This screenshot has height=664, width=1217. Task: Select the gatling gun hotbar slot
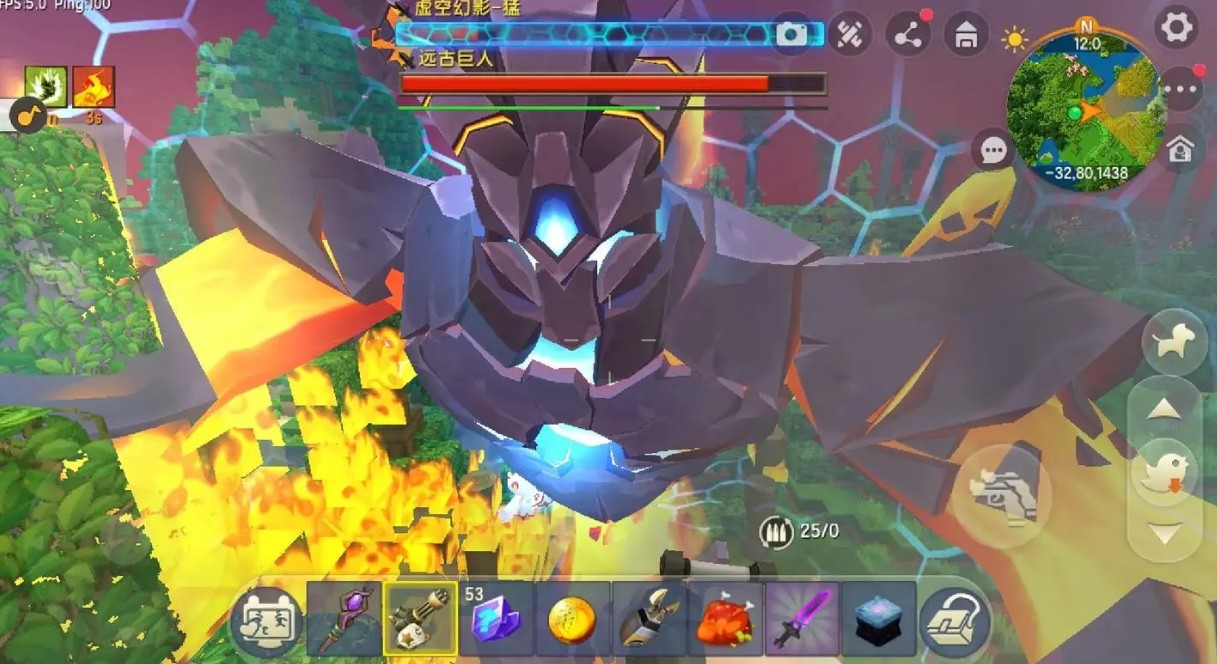click(x=420, y=619)
